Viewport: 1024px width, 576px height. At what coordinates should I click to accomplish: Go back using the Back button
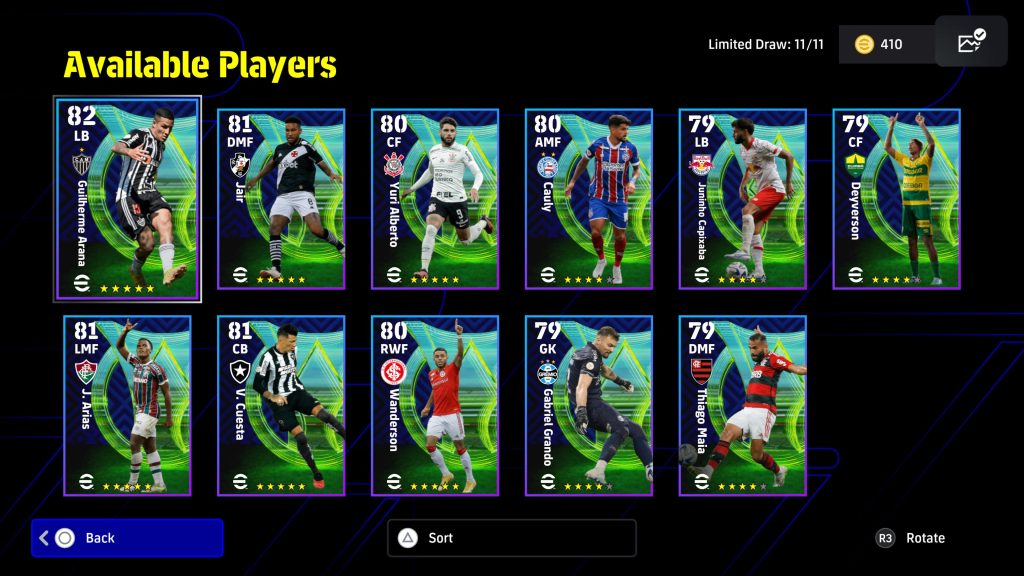127,538
